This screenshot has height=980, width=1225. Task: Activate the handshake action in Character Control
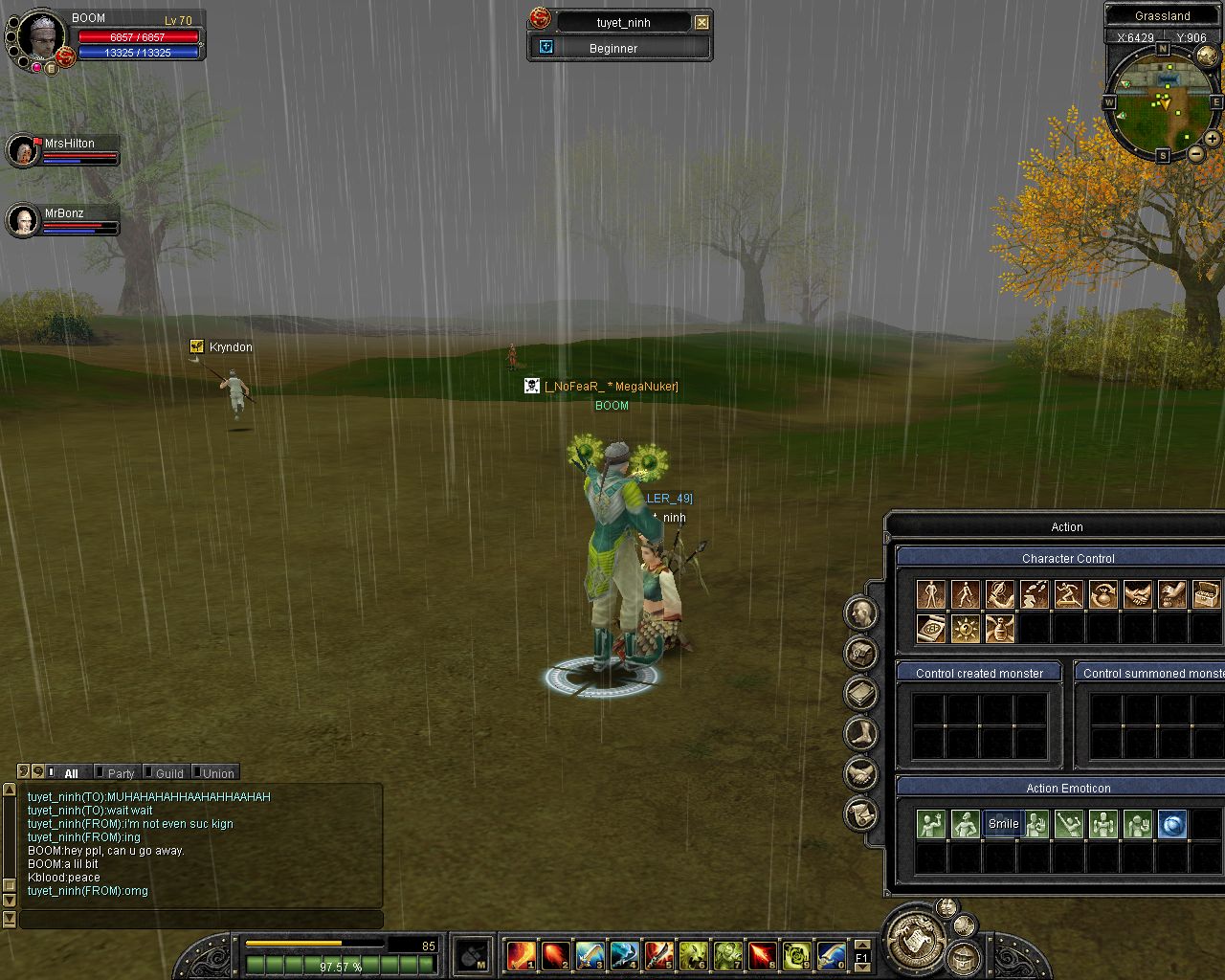coord(1137,595)
